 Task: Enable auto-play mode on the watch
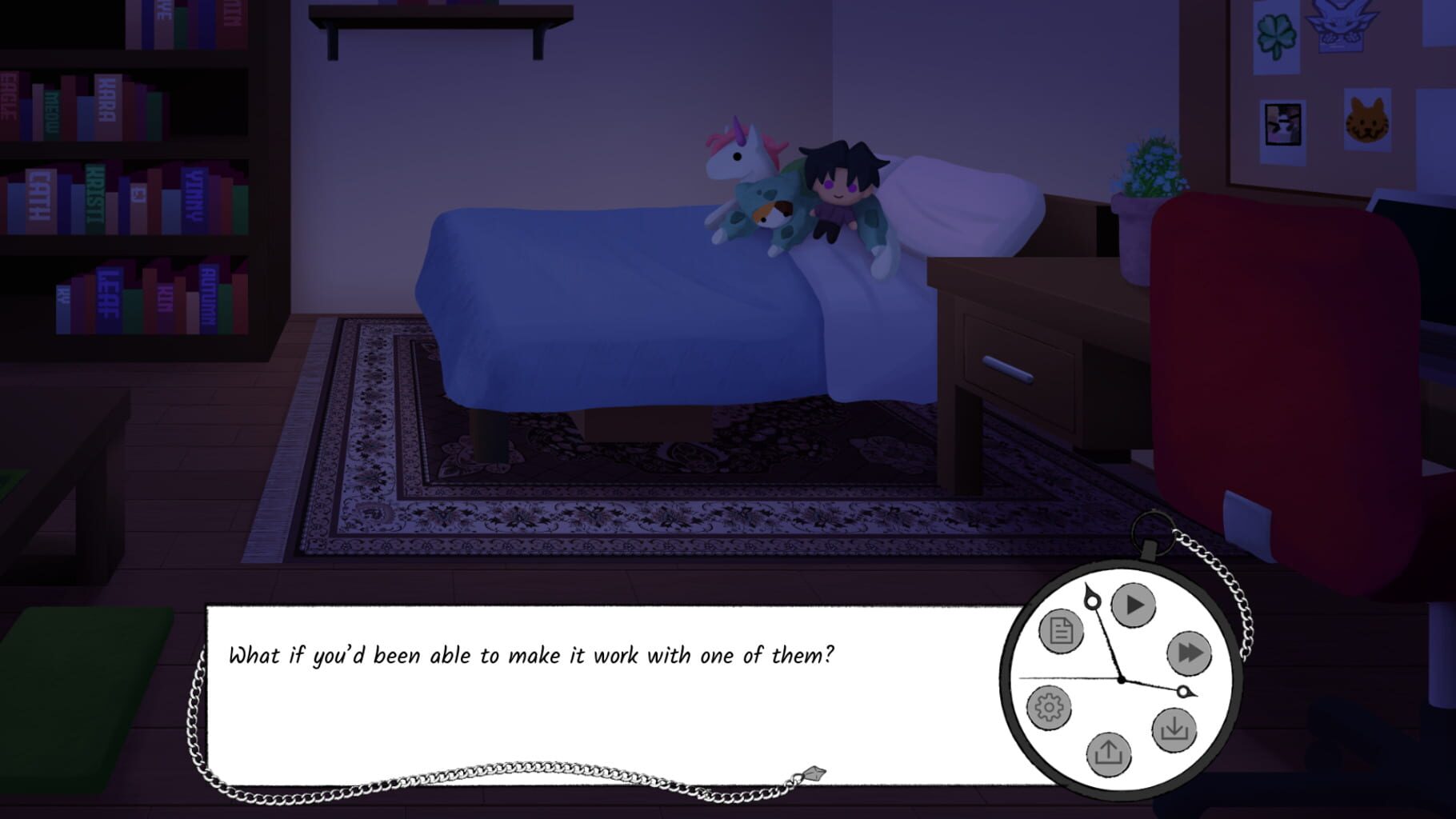click(1134, 605)
